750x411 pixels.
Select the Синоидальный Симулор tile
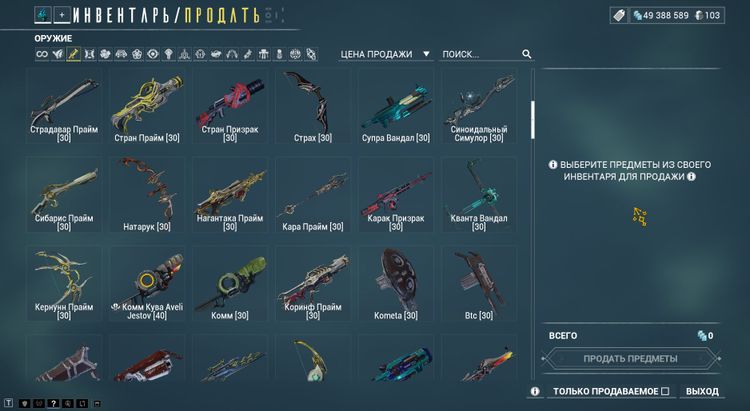point(478,106)
